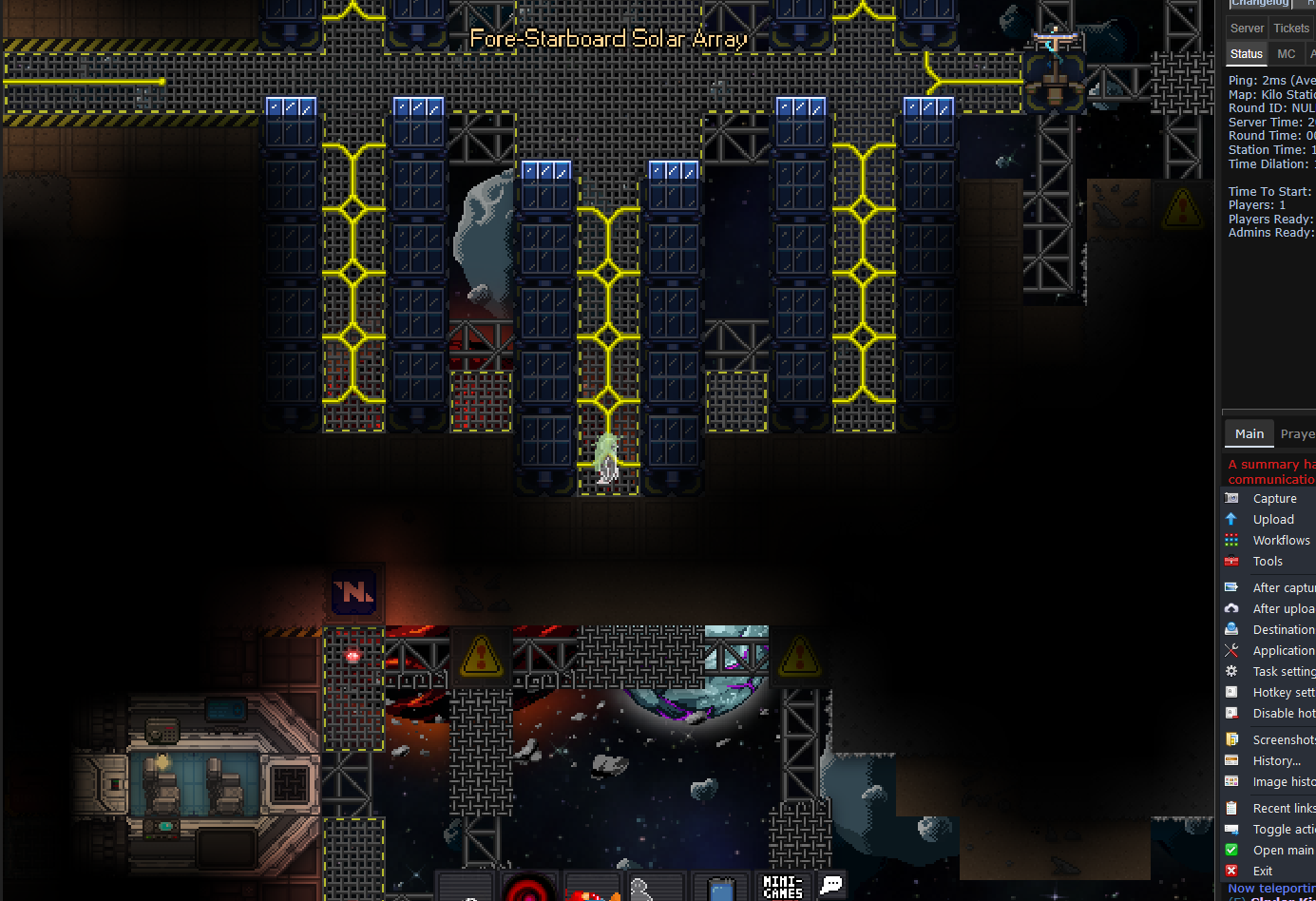
Task: Open the Tools menu entry
Action: click(1268, 562)
